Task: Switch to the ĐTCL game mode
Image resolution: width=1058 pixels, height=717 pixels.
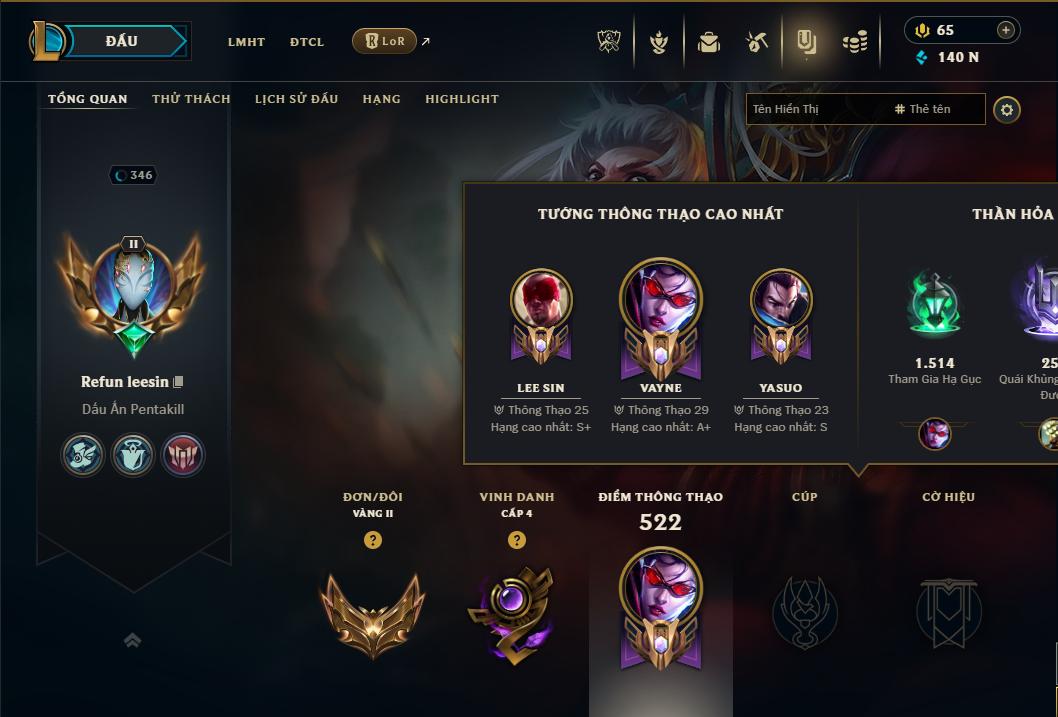Action: (307, 42)
